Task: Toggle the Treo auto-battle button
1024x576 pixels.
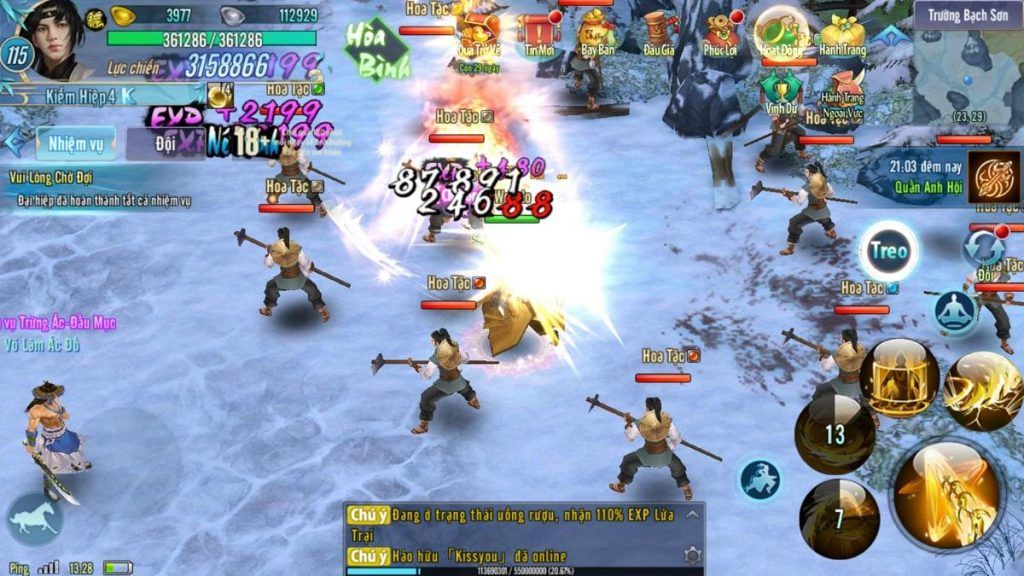Action: [889, 251]
